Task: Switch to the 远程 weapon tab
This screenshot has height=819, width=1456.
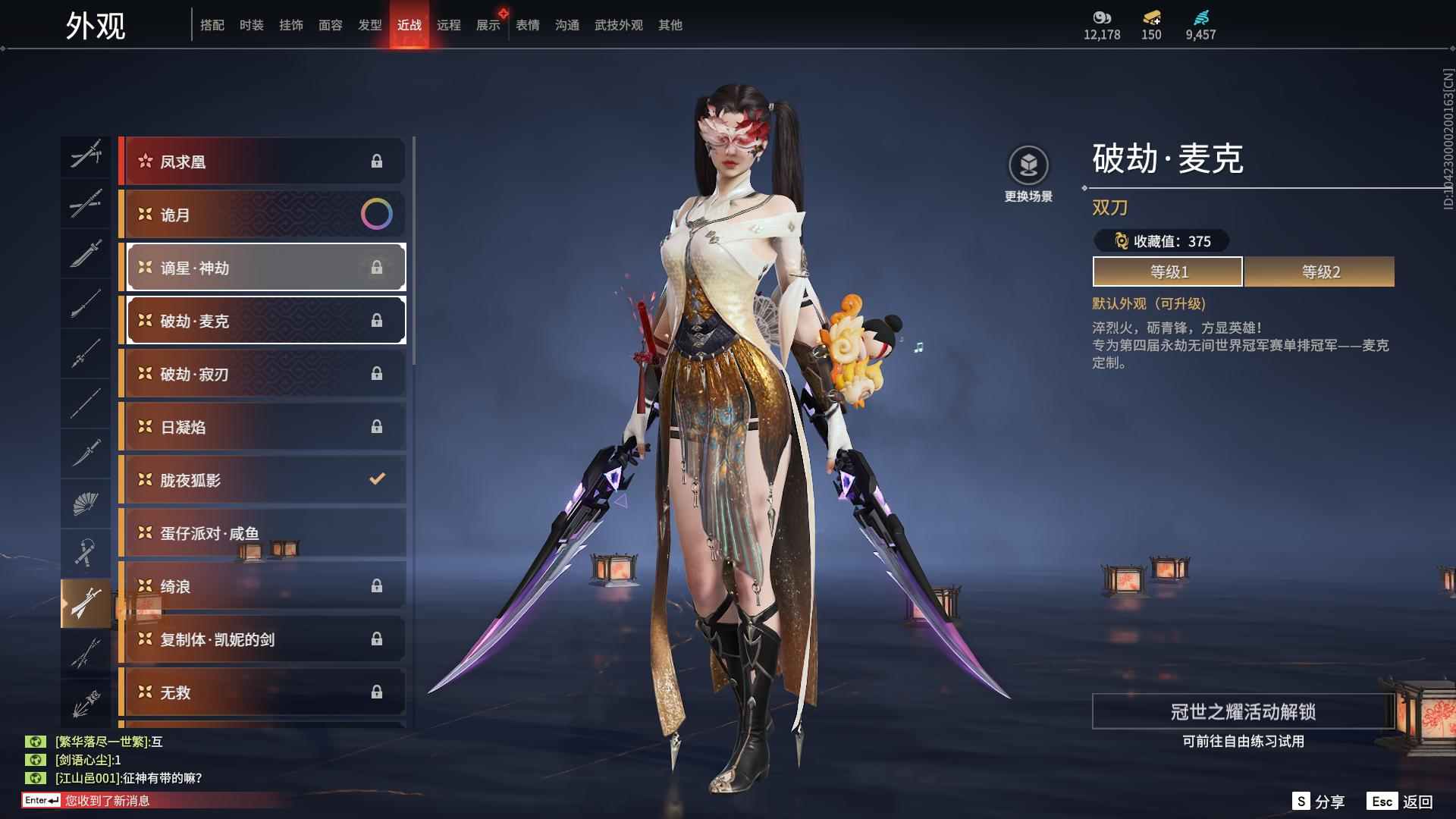Action: click(x=448, y=25)
